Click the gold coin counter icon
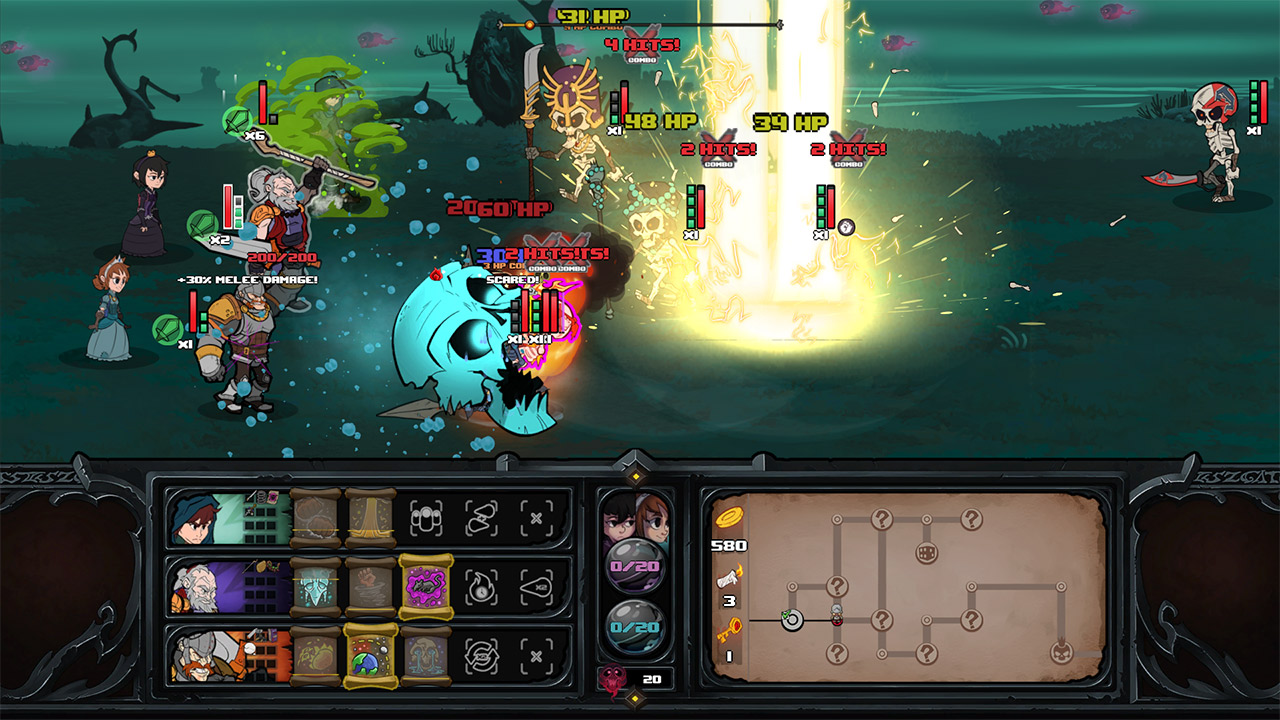 tap(728, 516)
